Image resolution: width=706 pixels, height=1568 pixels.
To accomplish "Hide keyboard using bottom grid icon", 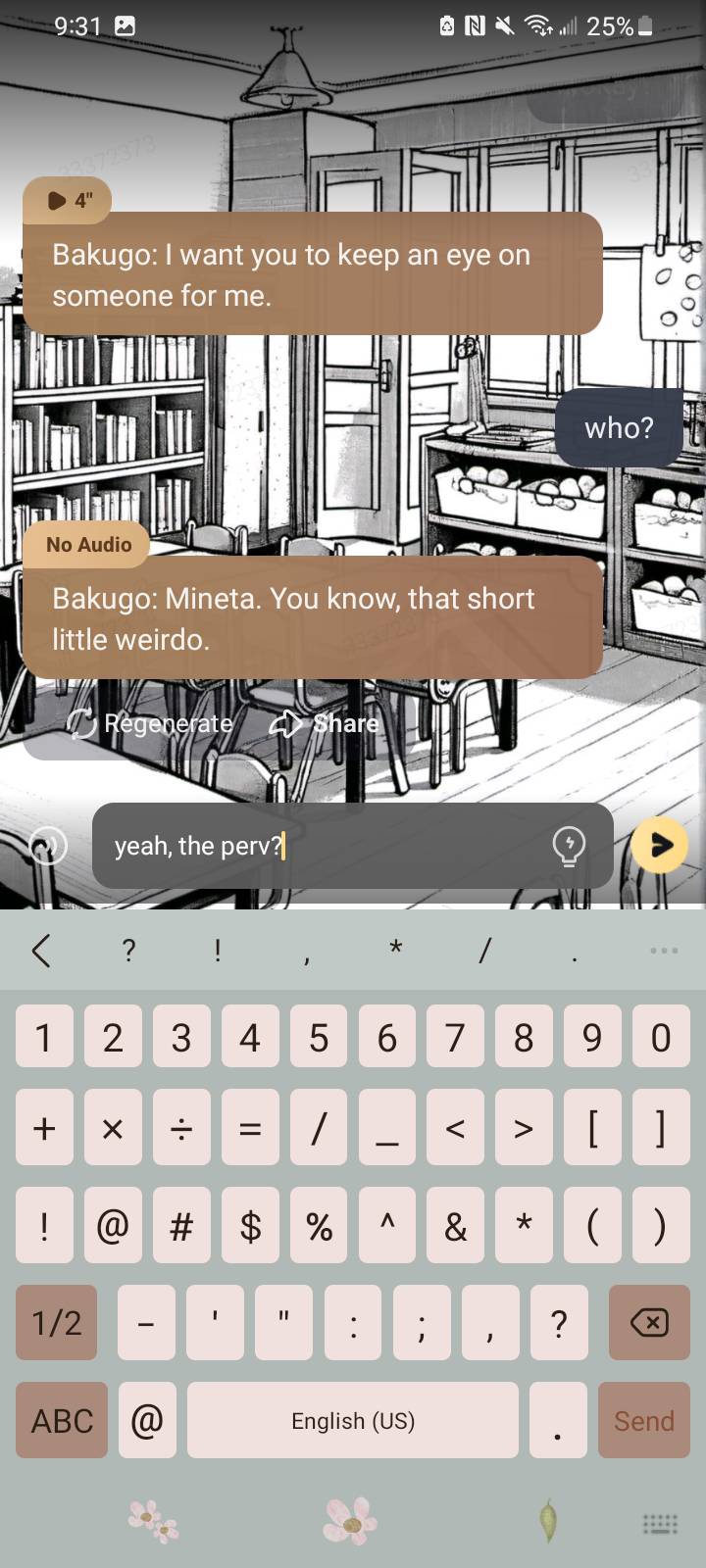I will pyautogui.click(x=659, y=1523).
